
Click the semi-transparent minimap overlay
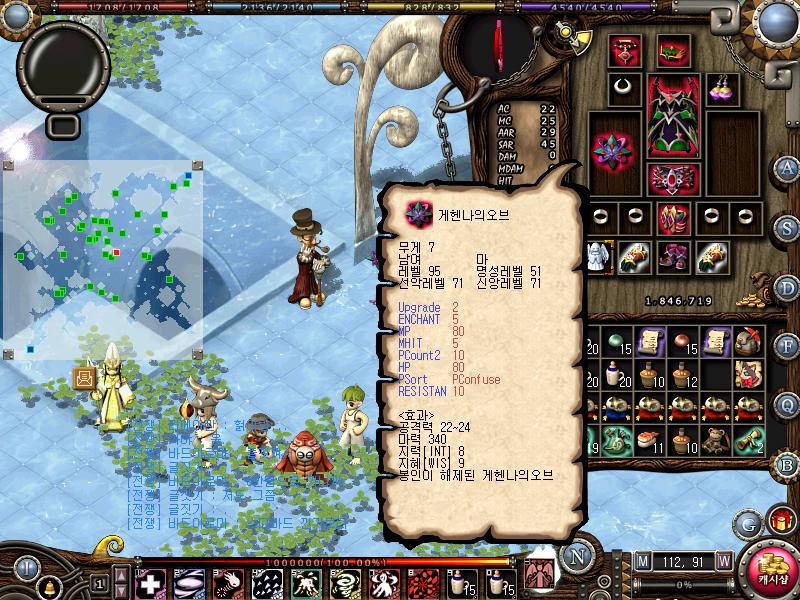click(102, 260)
